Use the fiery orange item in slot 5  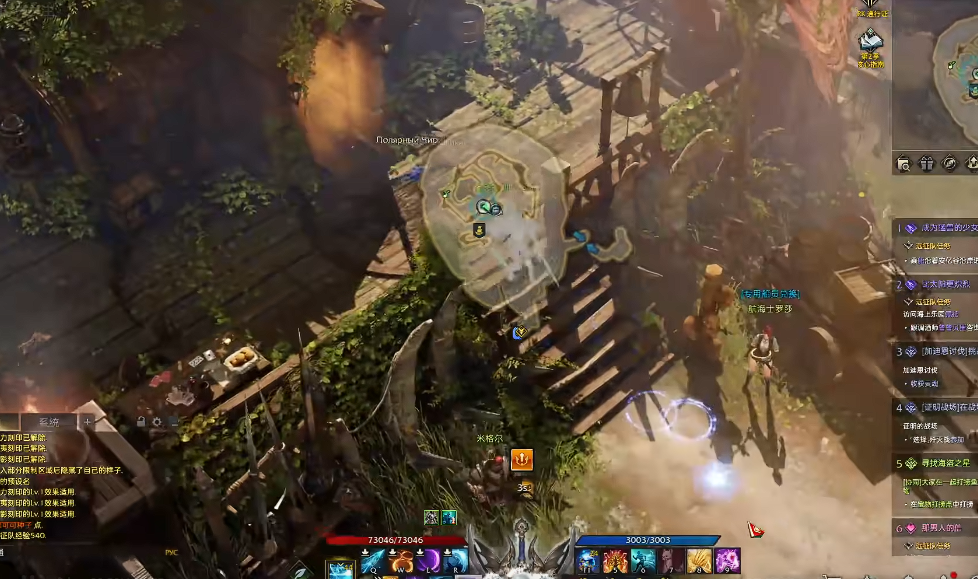click(x=615, y=561)
